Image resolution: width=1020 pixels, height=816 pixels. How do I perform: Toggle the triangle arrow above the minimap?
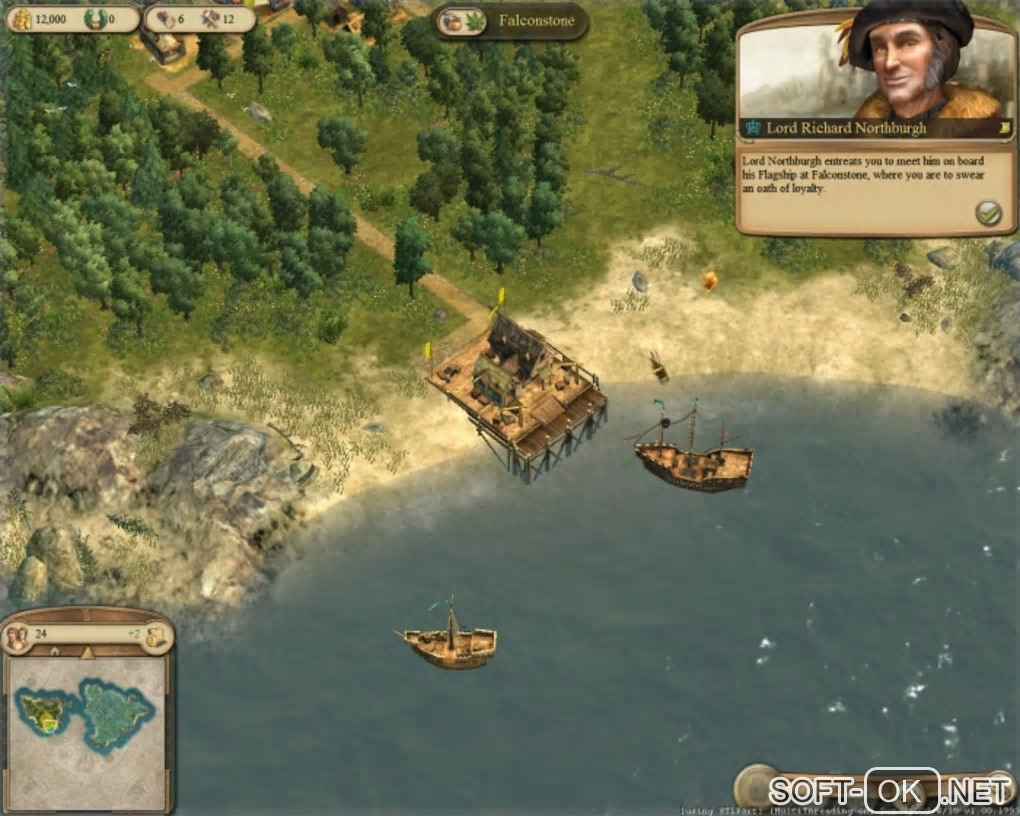[x=86, y=653]
